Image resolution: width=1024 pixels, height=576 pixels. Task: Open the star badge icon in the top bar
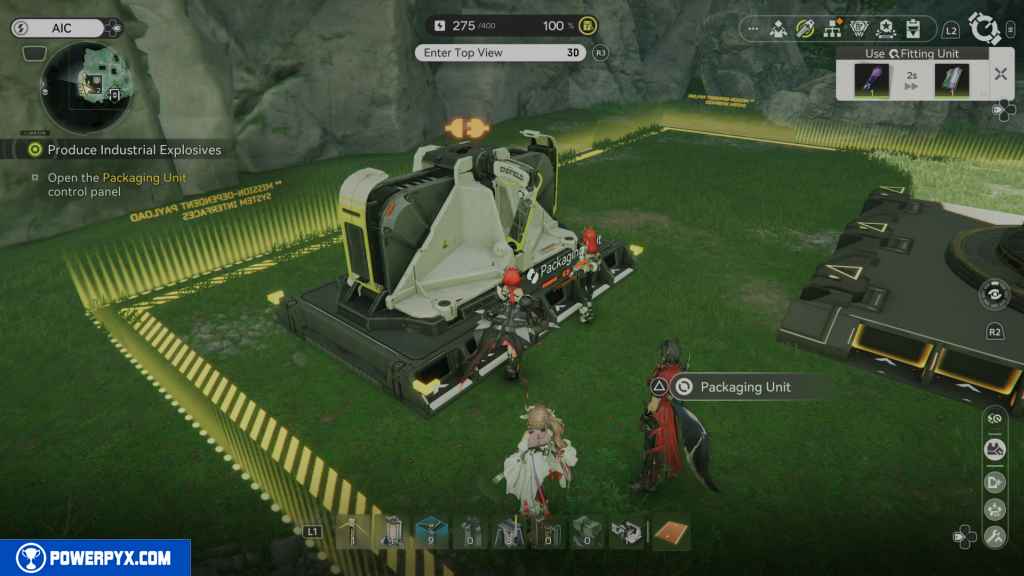tap(885, 29)
